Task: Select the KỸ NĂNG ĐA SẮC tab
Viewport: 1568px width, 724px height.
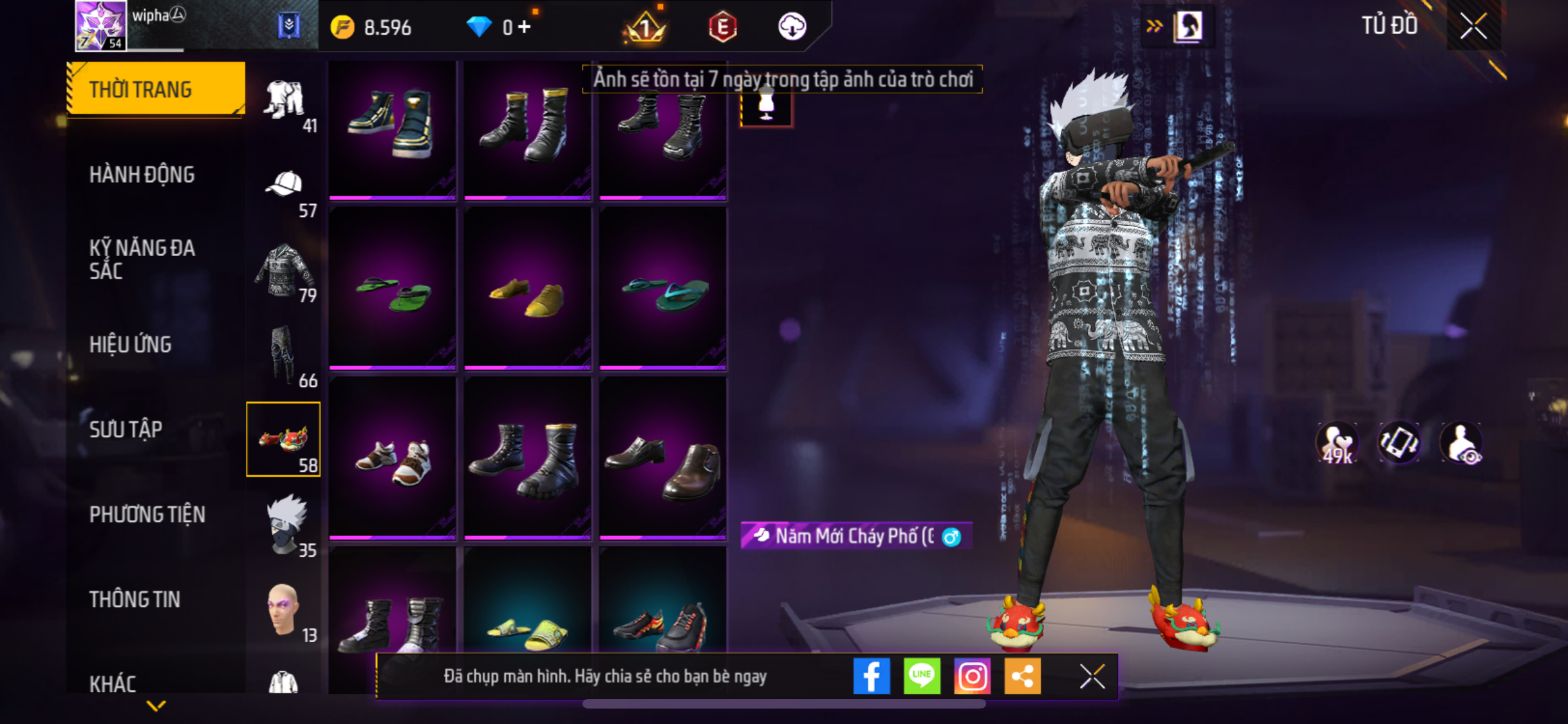Action: point(142,259)
